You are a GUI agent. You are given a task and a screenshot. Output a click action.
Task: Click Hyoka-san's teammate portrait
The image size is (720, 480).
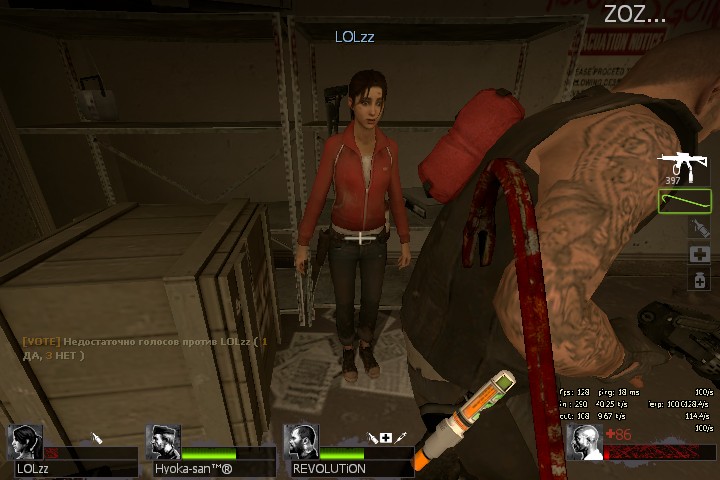point(163,442)
